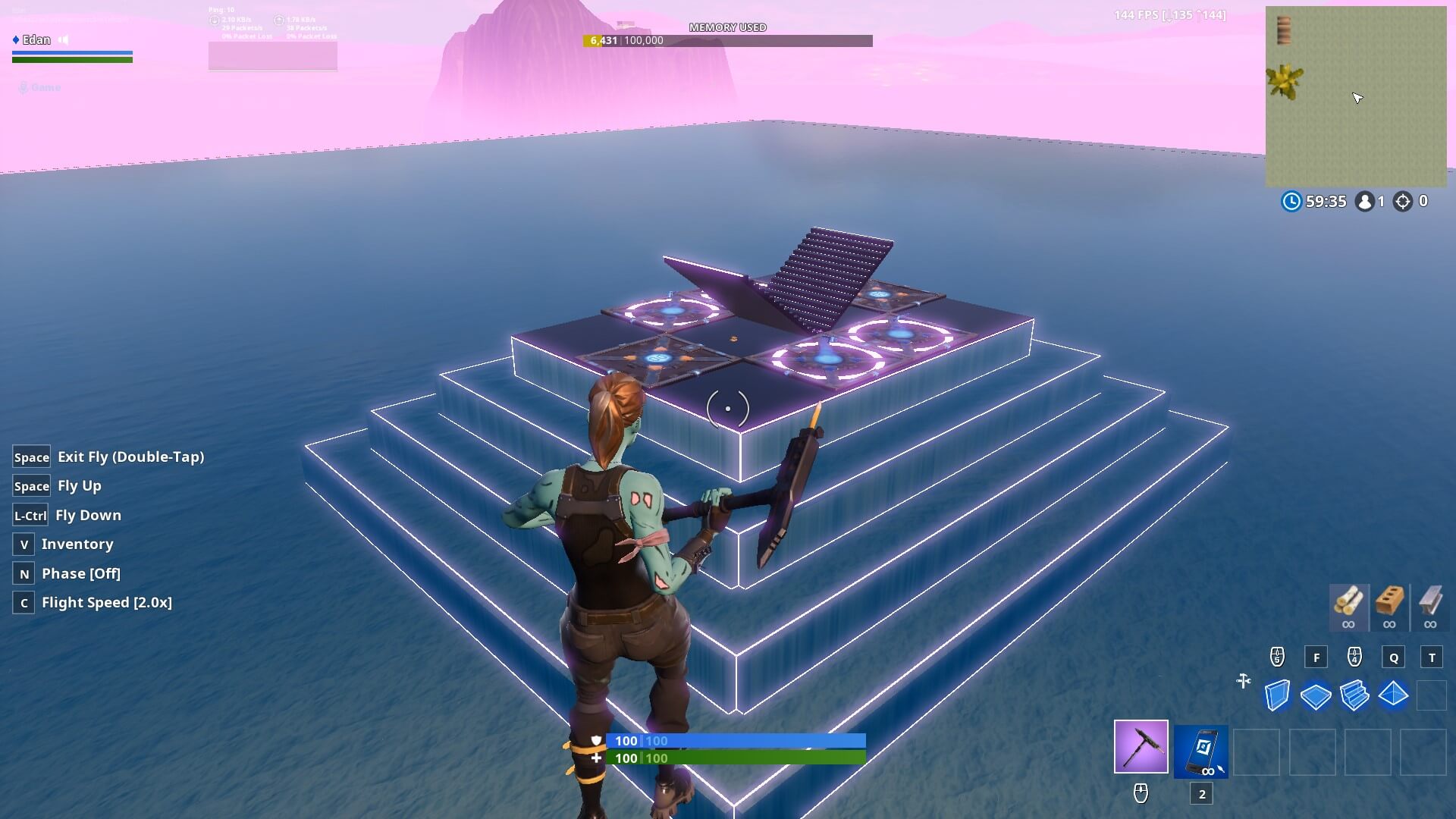
Task: Click the Memory Used progress bar
Action: click(728, 41)
